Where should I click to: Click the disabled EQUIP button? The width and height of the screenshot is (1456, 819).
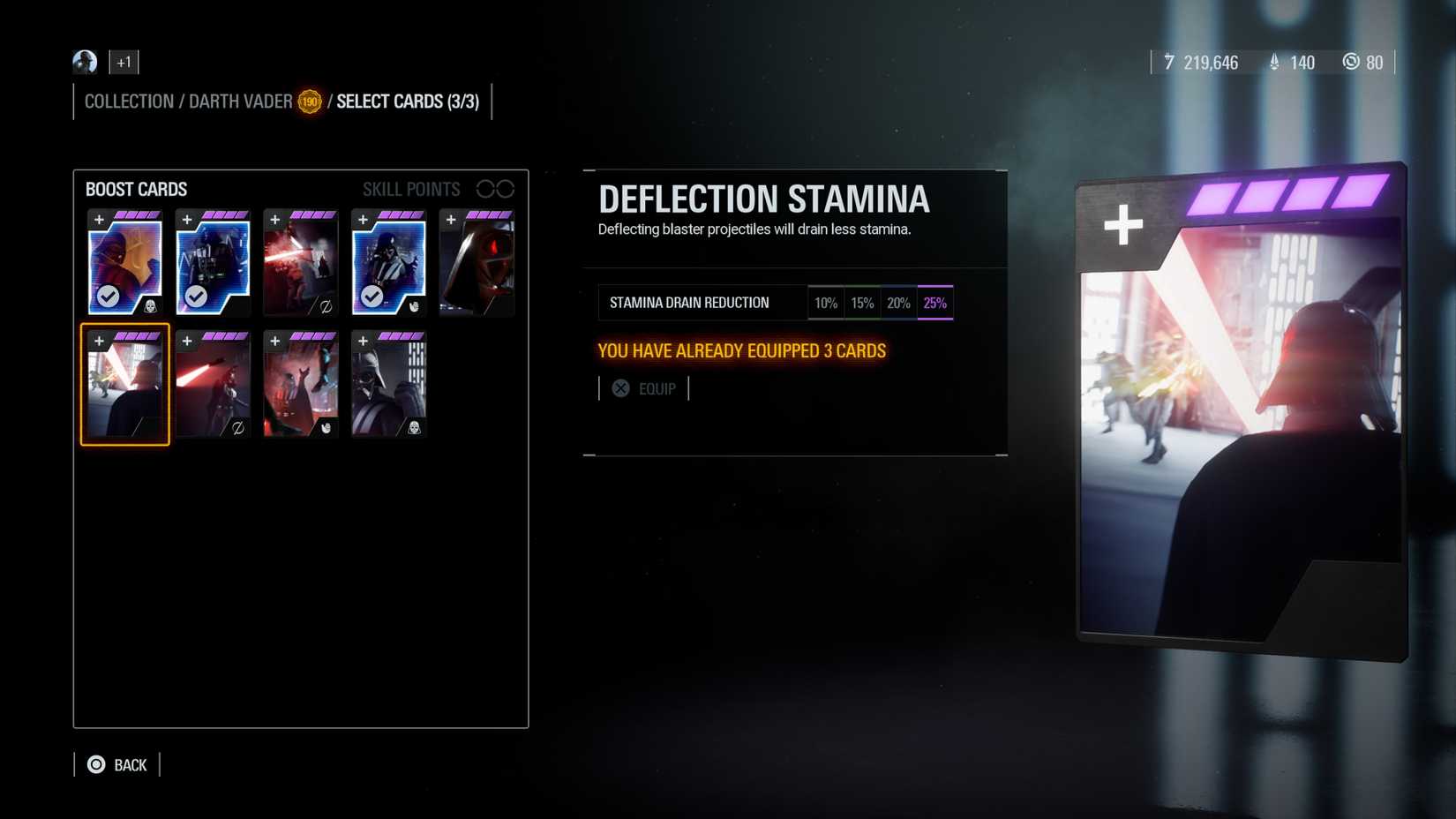pos(657,388)
